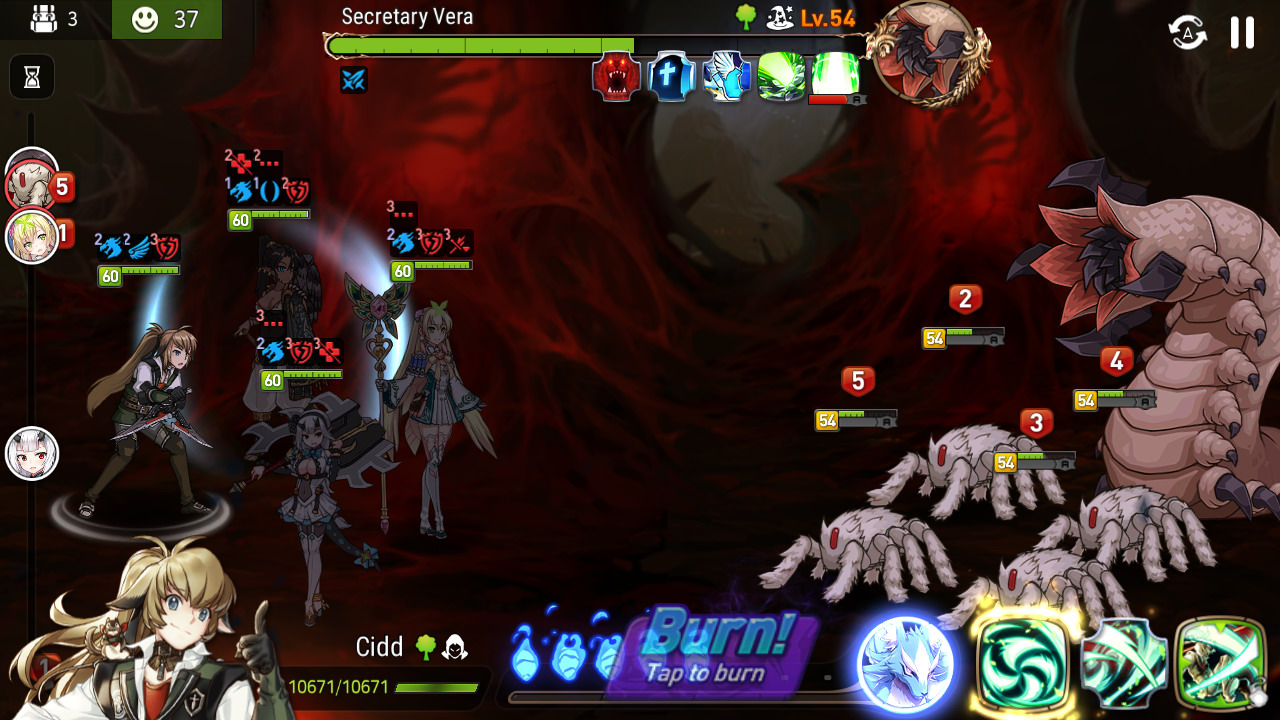Inspect the blue winged buff icon

(726, 77)
